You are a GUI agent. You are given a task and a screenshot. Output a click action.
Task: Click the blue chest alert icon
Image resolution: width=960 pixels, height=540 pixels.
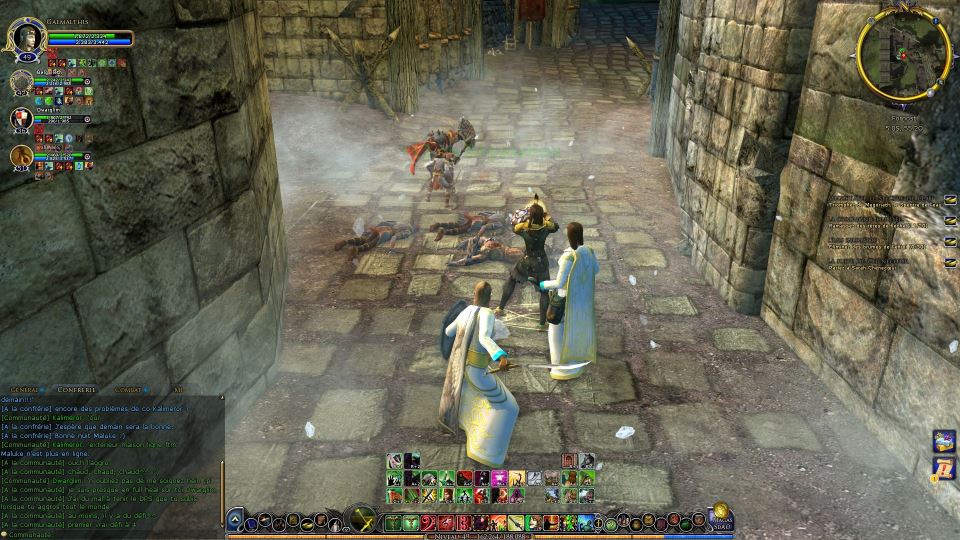(944, 440)
